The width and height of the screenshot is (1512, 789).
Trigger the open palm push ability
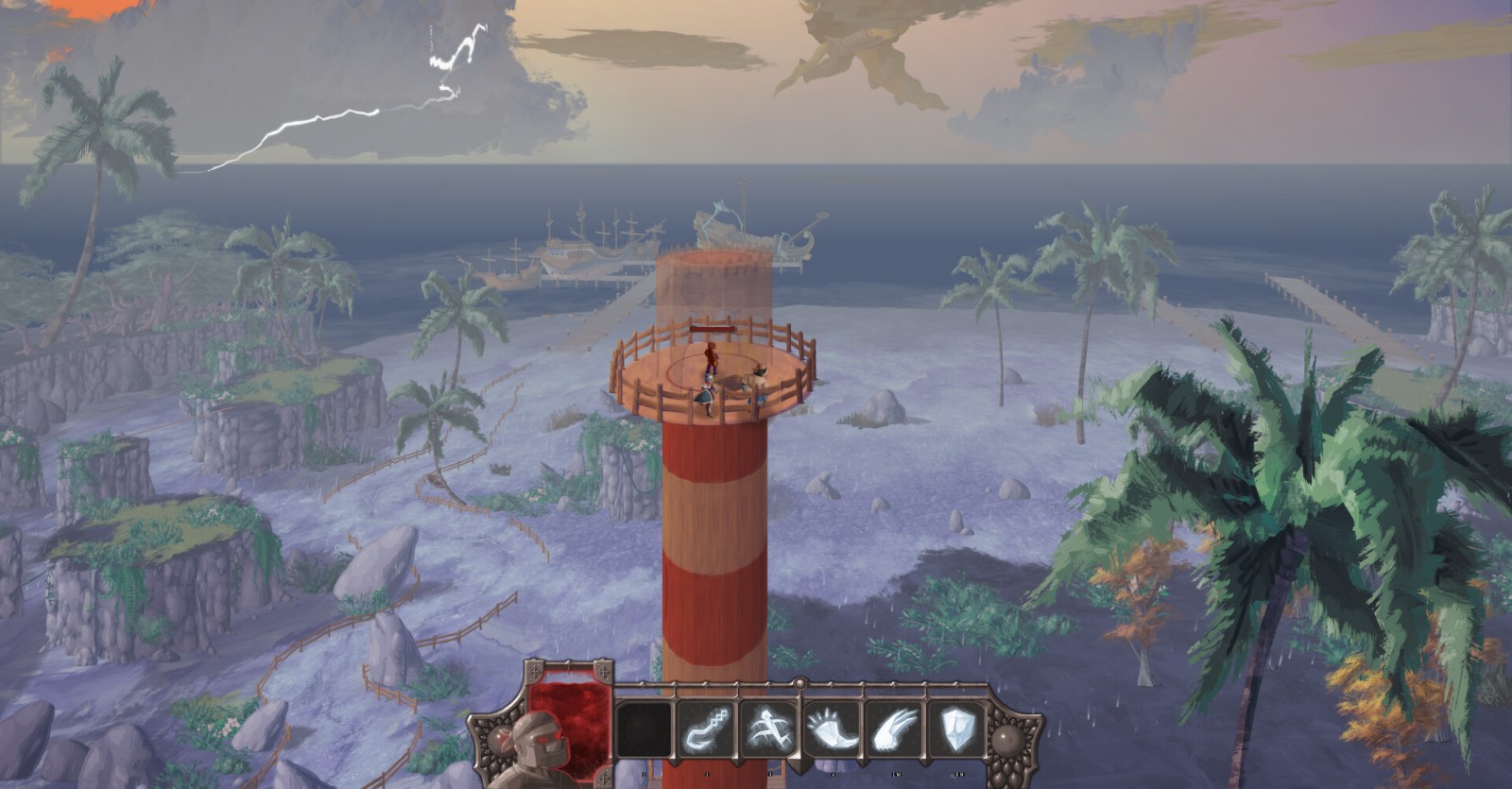coord(832,729)
